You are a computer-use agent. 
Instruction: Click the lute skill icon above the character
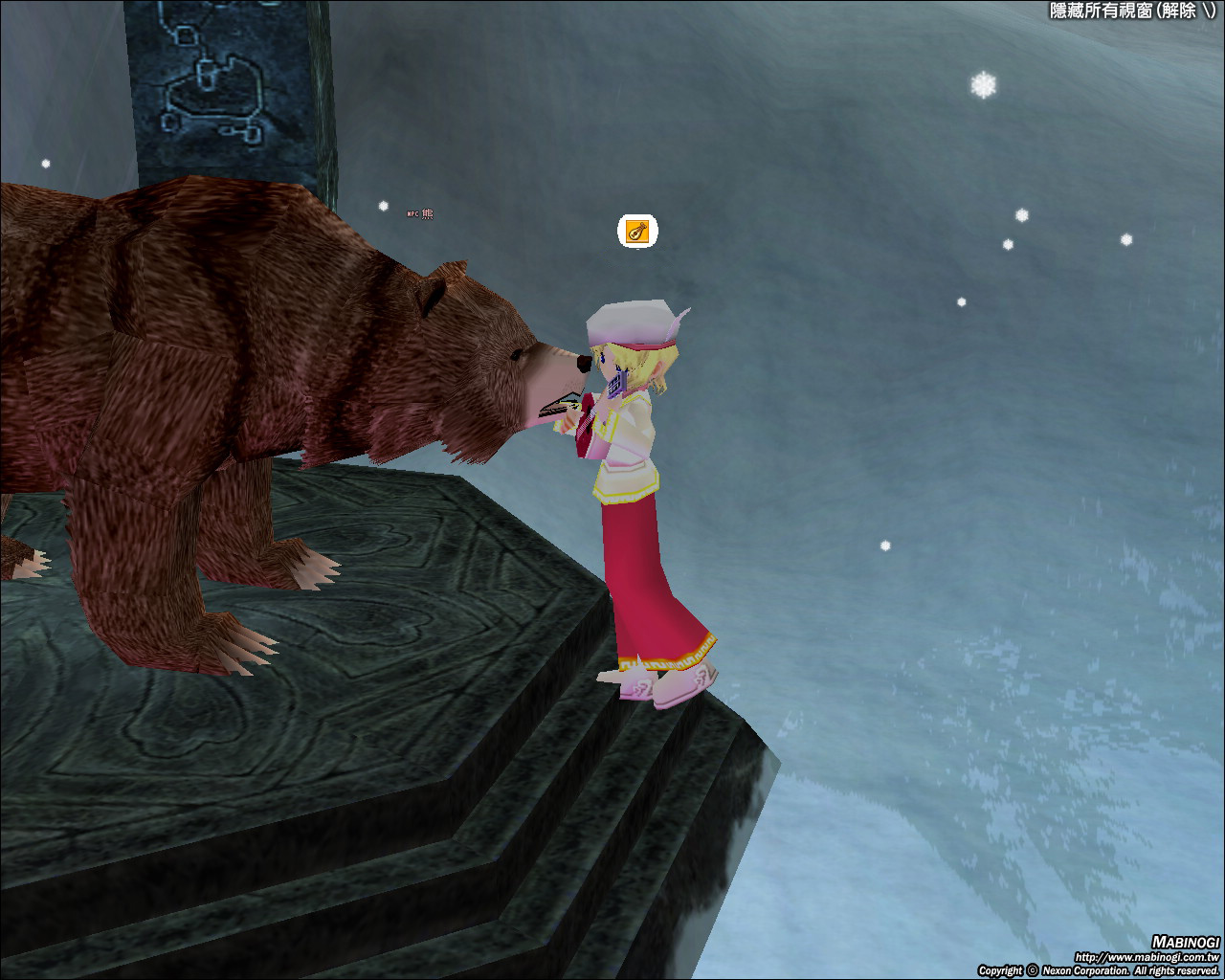pos(637,231)
